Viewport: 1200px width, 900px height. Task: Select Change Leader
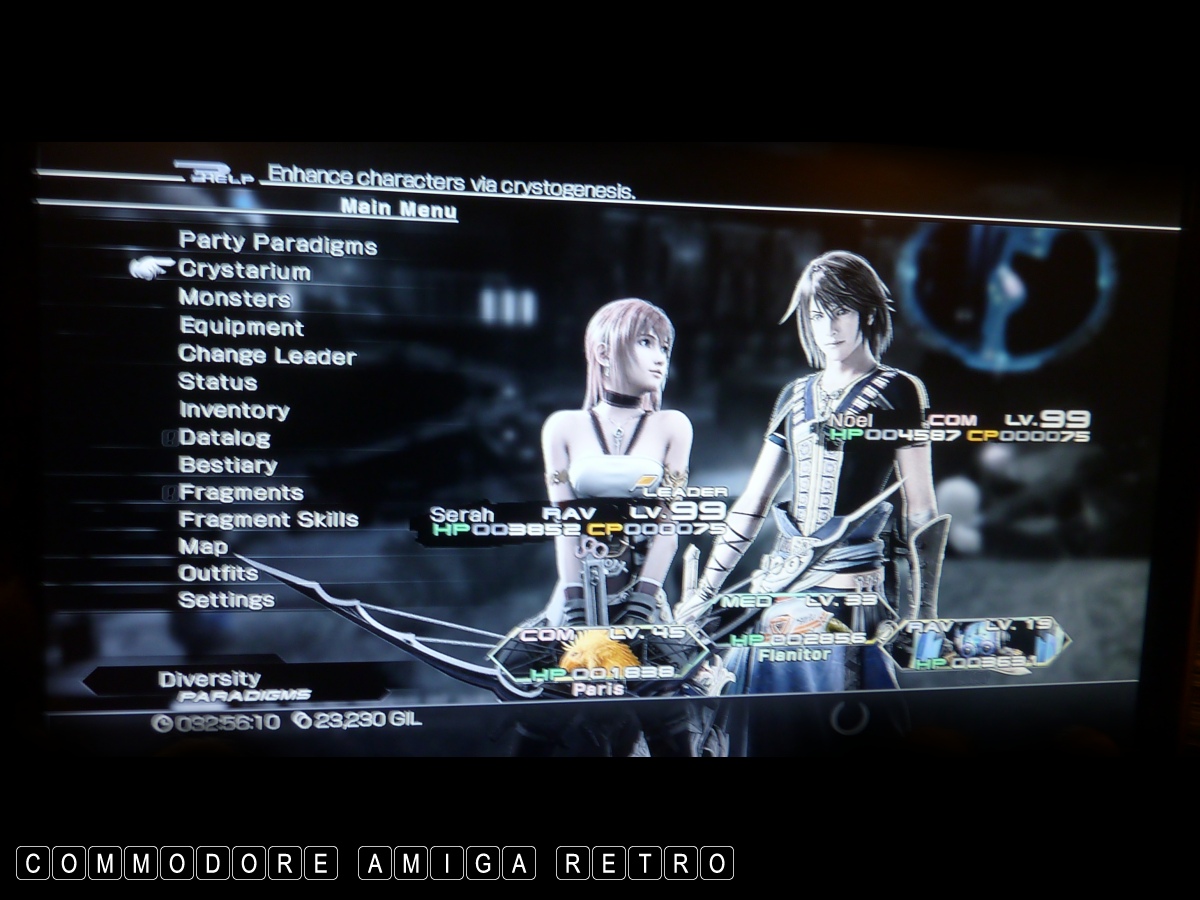click(267, 355)
